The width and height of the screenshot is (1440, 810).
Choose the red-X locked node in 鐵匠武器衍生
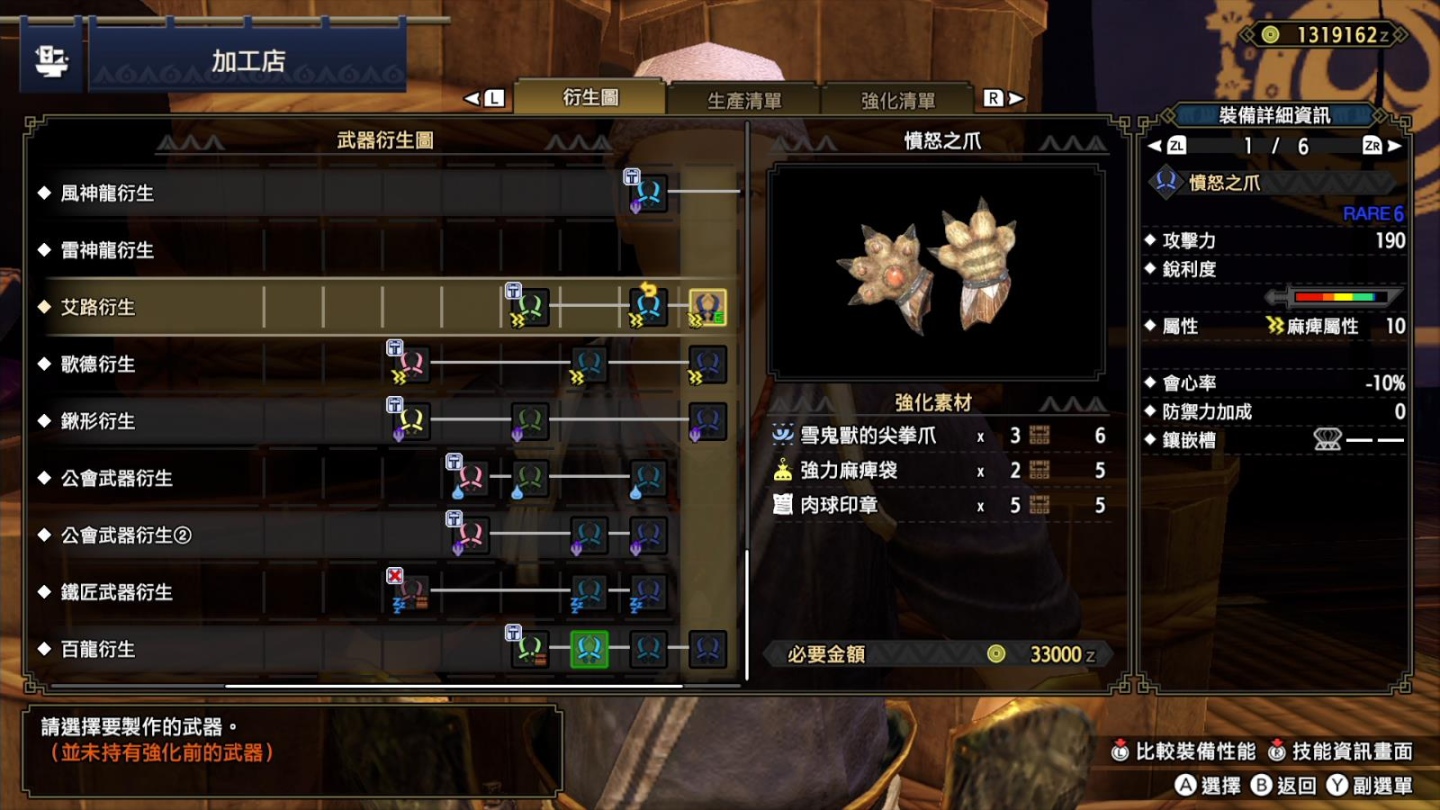(411, 592)
